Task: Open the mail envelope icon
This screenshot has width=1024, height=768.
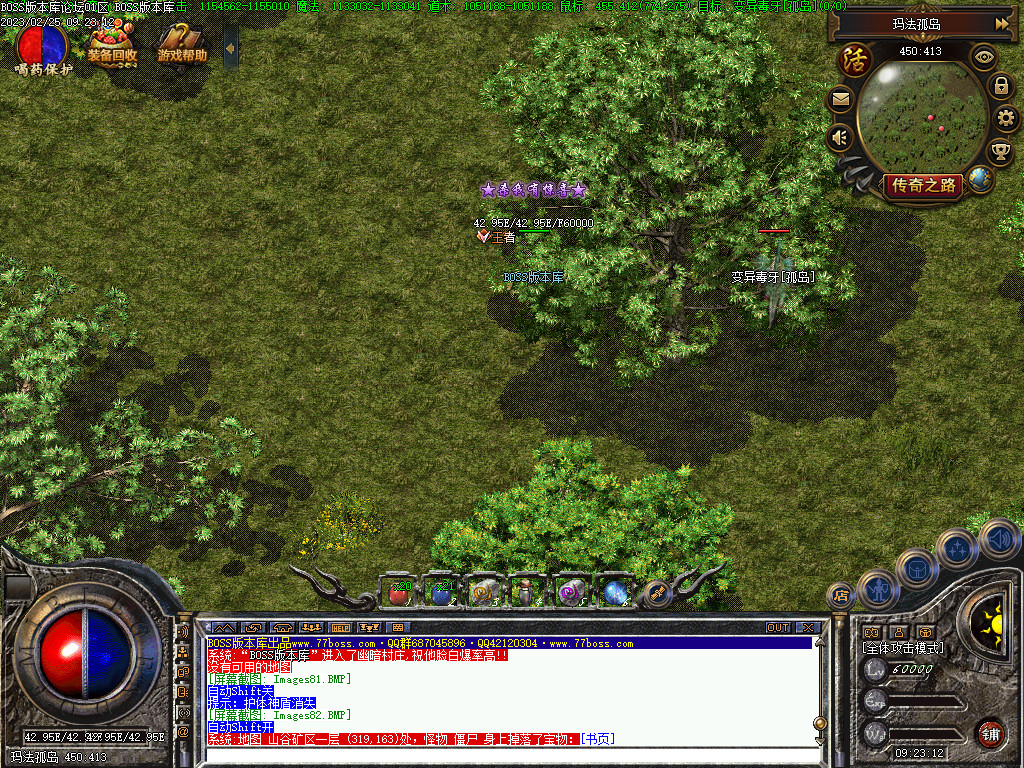Action: 840,99
